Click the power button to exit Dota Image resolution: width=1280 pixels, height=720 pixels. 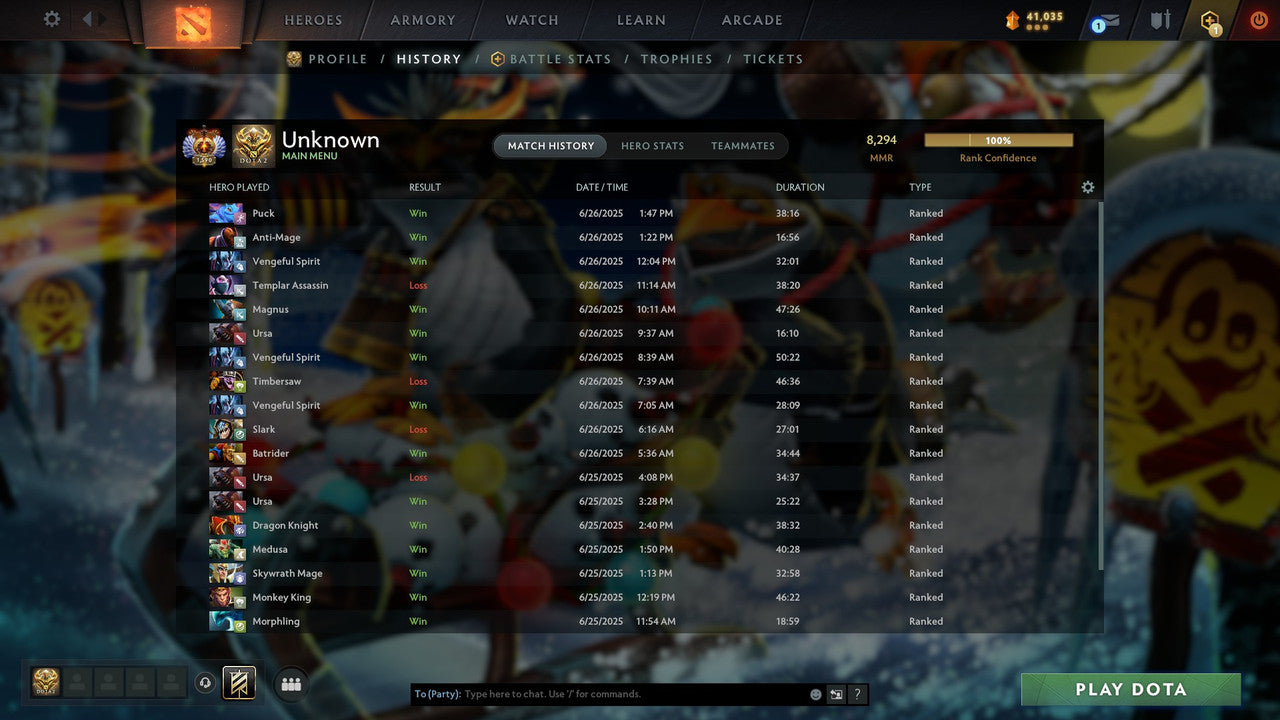point(1258,17)
